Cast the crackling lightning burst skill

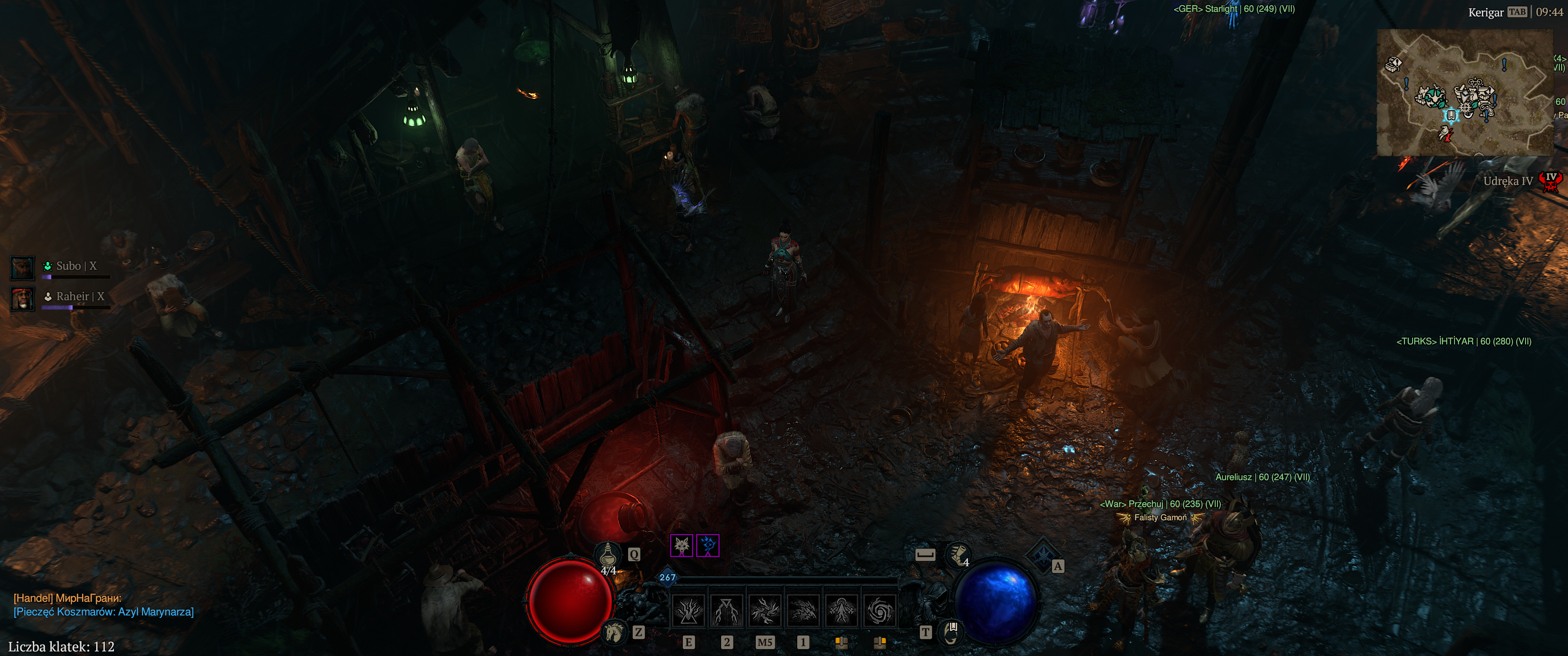tap(765, 610)
